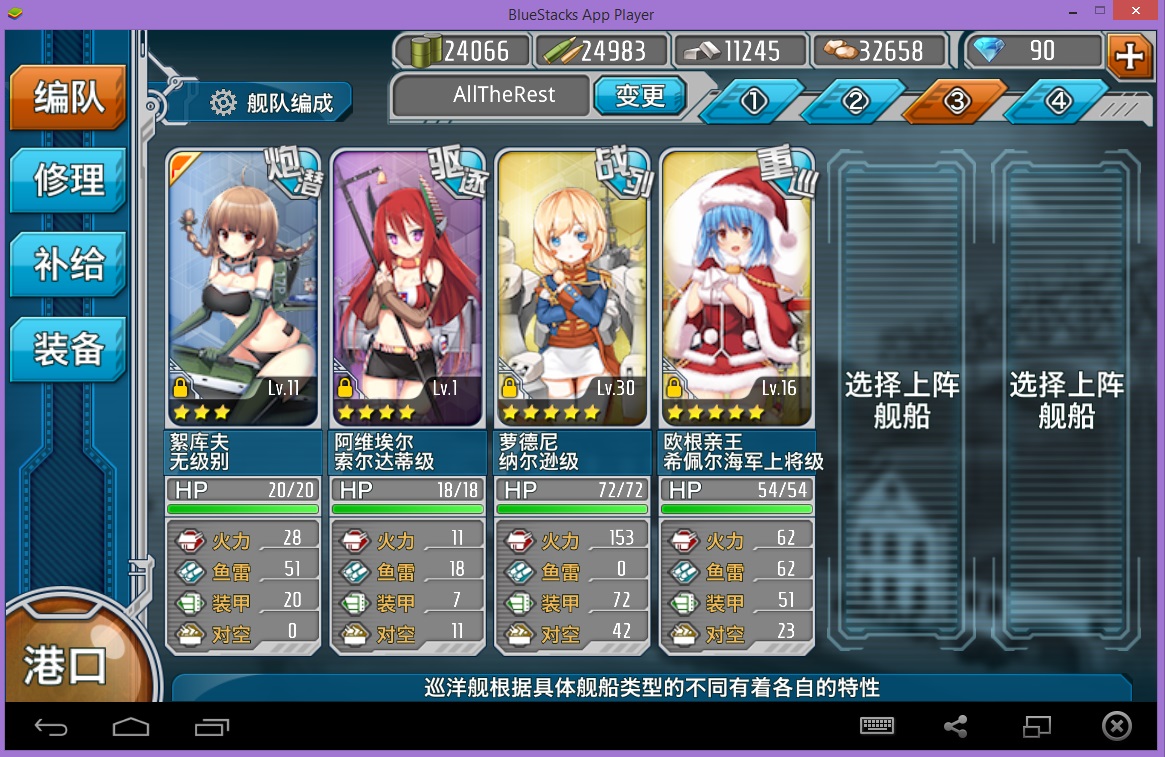This screenshot has width=1165, height=757.
Task: Click the BlueStacks back arrow button
Action: pos(51,727)
